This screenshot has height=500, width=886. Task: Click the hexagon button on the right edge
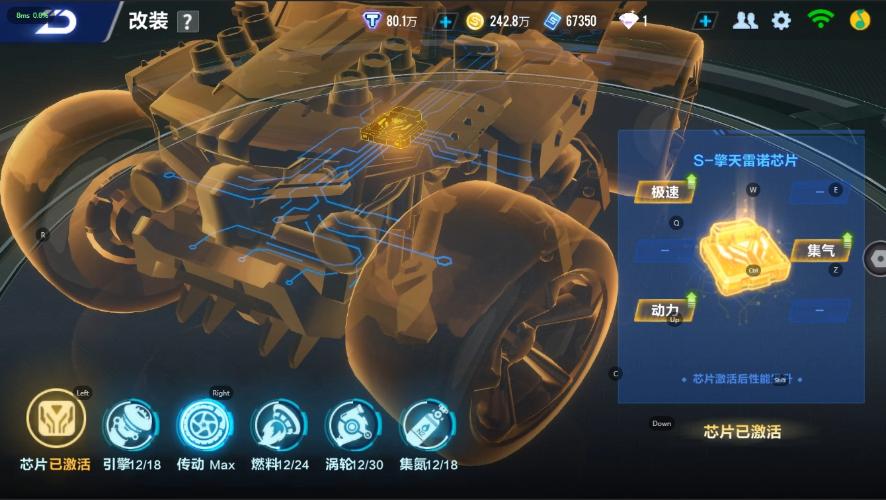click(877, 256)
